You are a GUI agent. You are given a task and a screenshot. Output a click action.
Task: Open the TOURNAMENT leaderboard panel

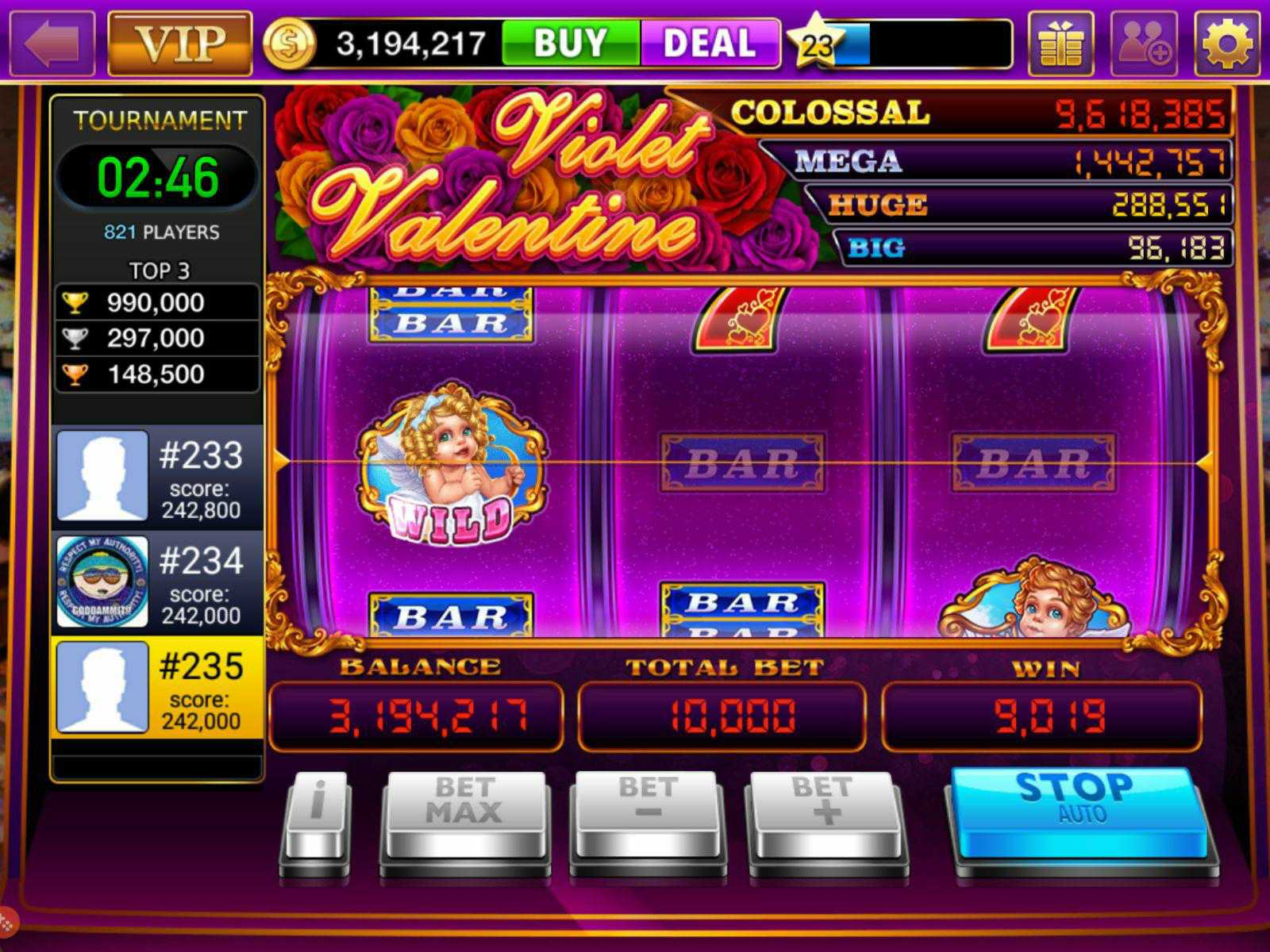tap(156, 120)
